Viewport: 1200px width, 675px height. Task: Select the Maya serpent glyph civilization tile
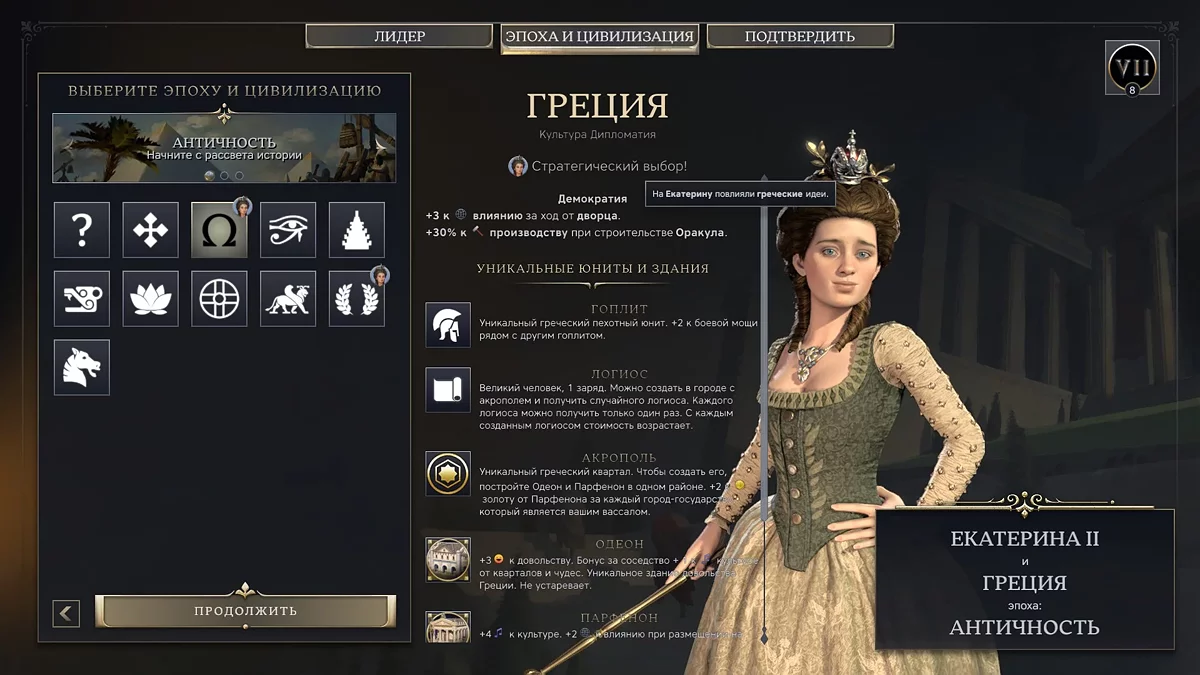pos(82,298)
